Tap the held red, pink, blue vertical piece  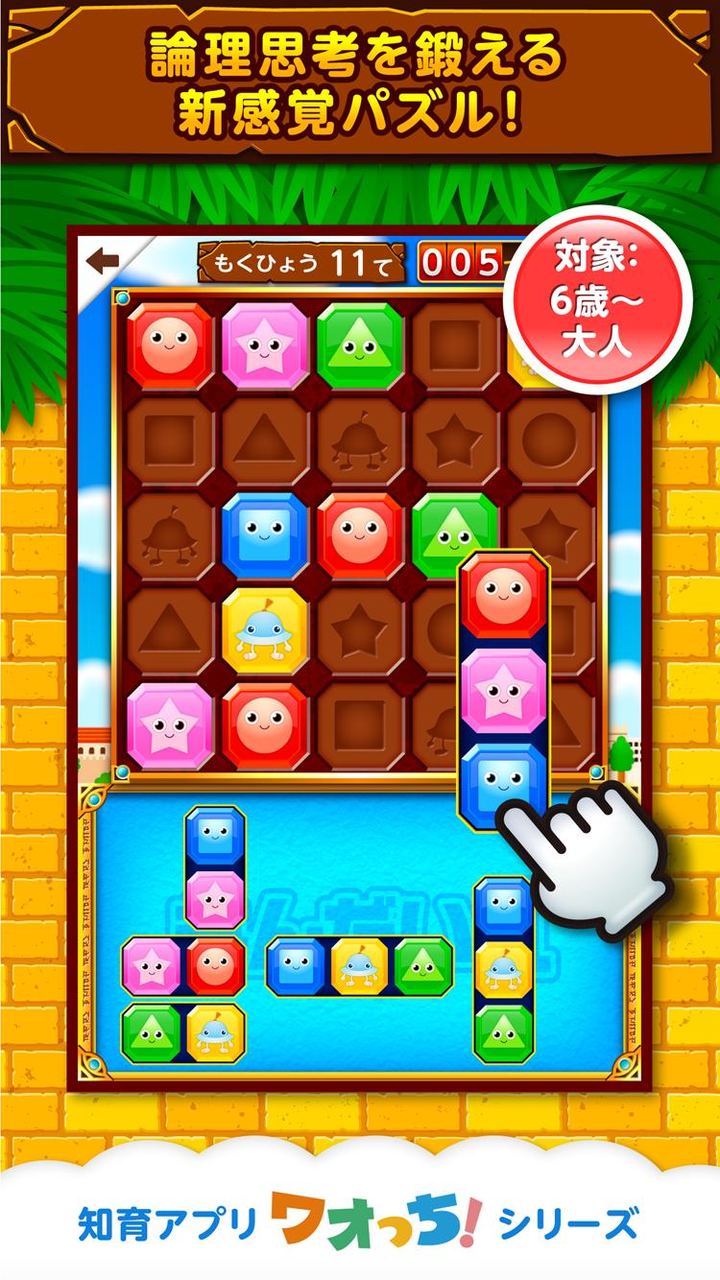(504, 689)
